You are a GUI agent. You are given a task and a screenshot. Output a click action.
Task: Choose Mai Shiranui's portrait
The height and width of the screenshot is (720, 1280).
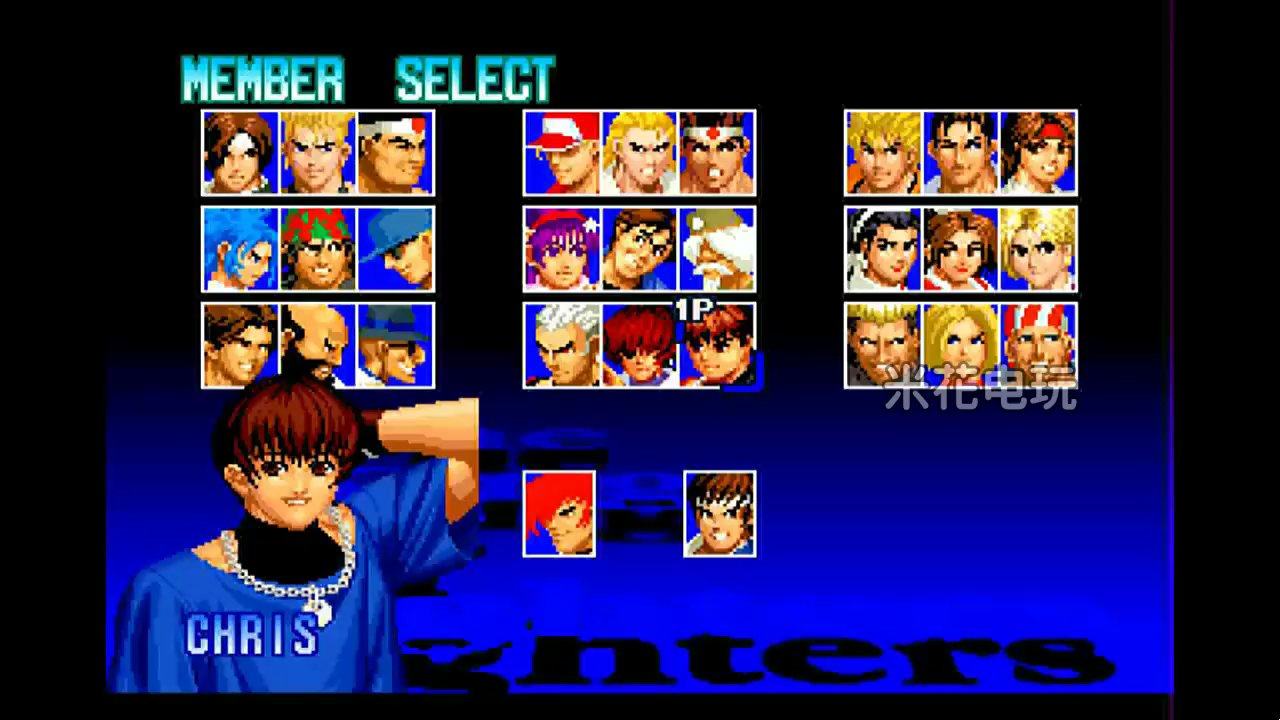(960, 248)
